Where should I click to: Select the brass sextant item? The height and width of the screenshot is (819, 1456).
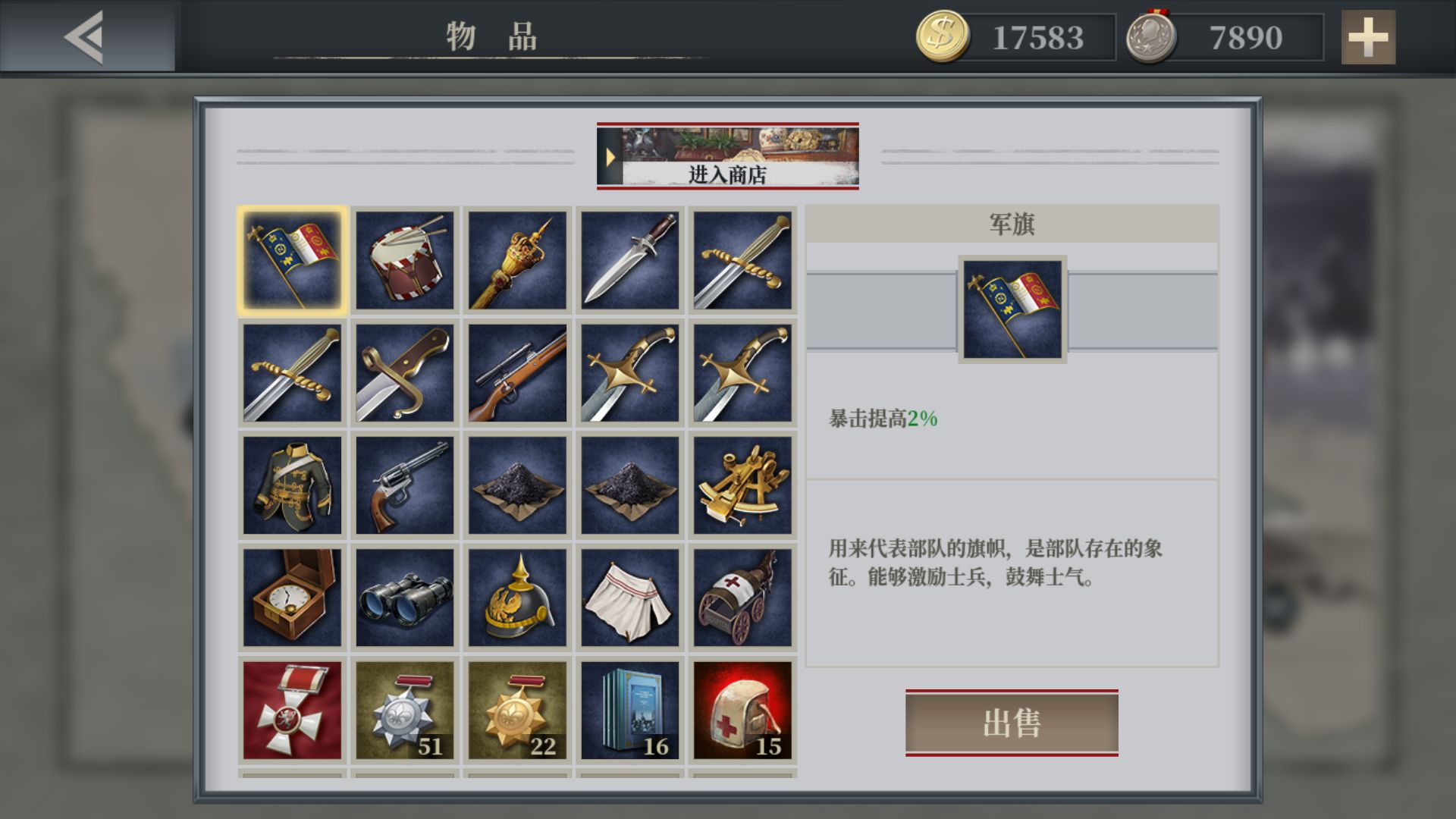[x=741, y=484]
